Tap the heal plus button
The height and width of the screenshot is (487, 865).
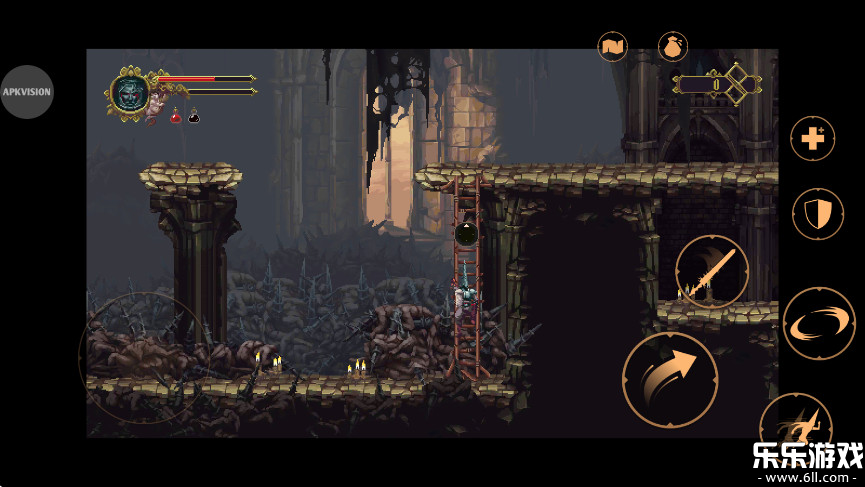click(812, 139)
